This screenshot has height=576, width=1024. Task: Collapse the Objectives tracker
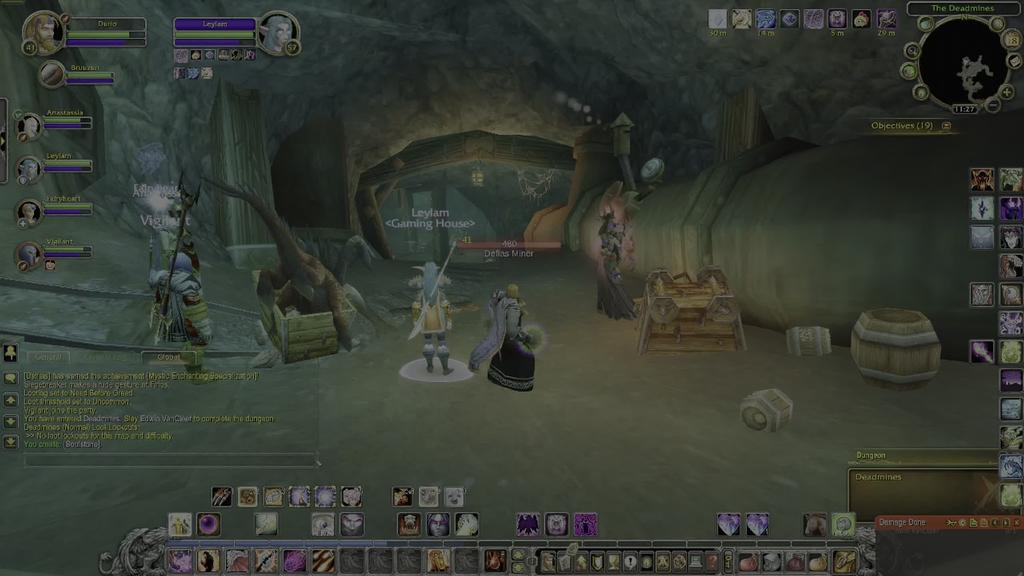click(946, 126)
